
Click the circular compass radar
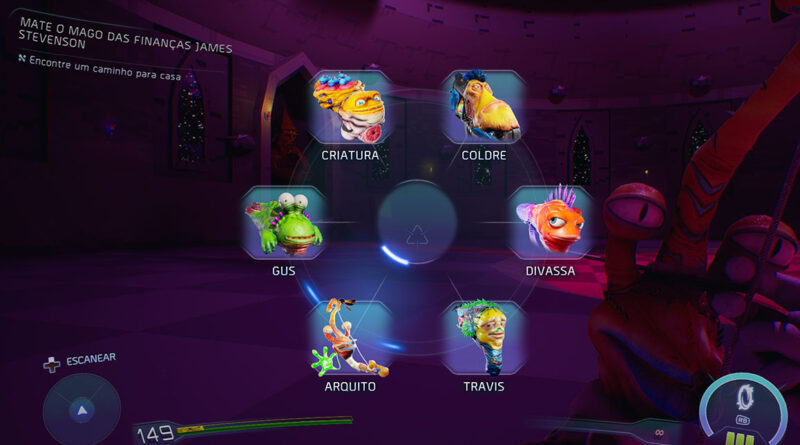pyautogui.click(x=82, y=410)
